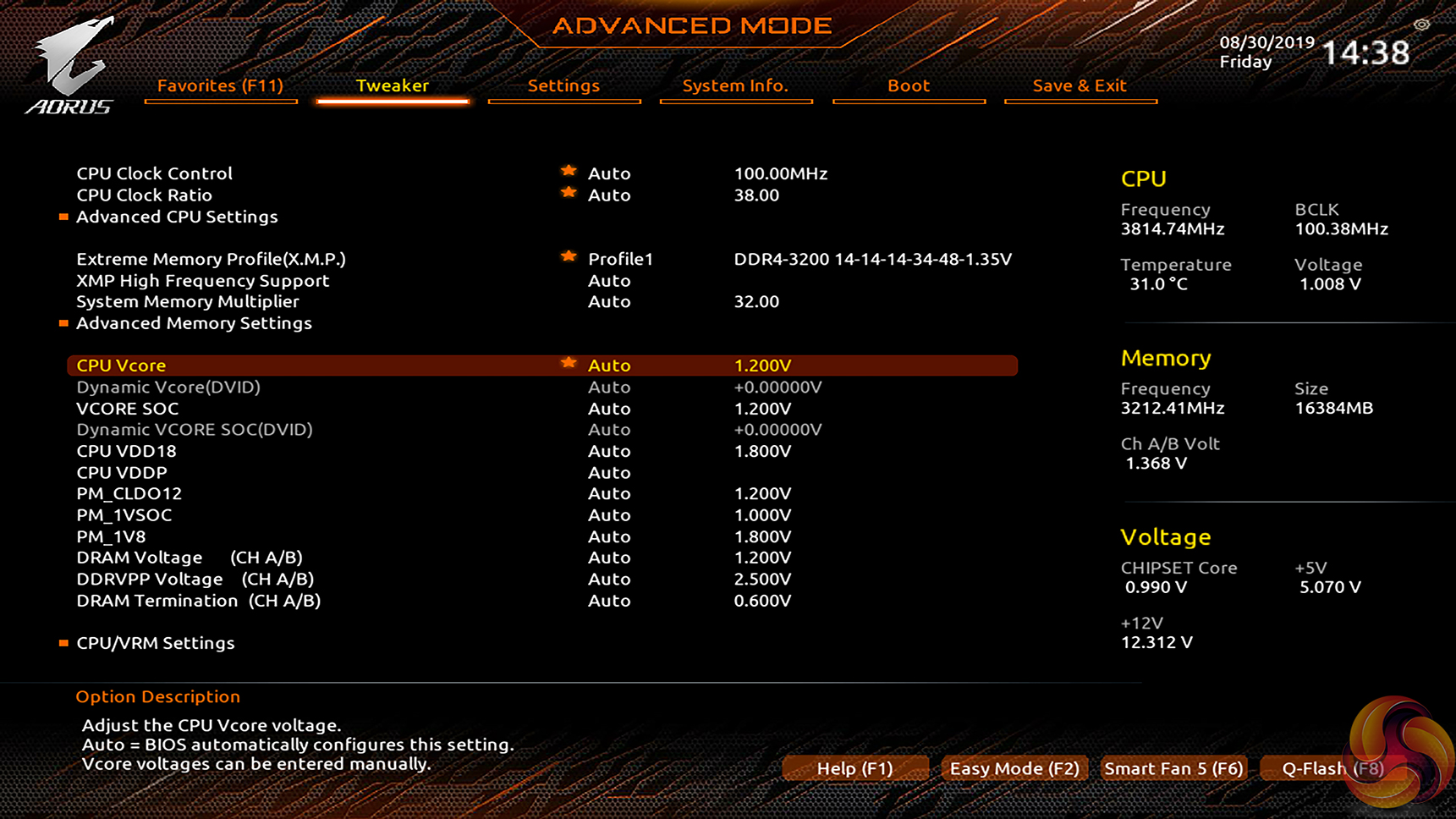Open Advanced CPU Settings submenu
Screen dimensions: 1456x819
coord(177,217)
